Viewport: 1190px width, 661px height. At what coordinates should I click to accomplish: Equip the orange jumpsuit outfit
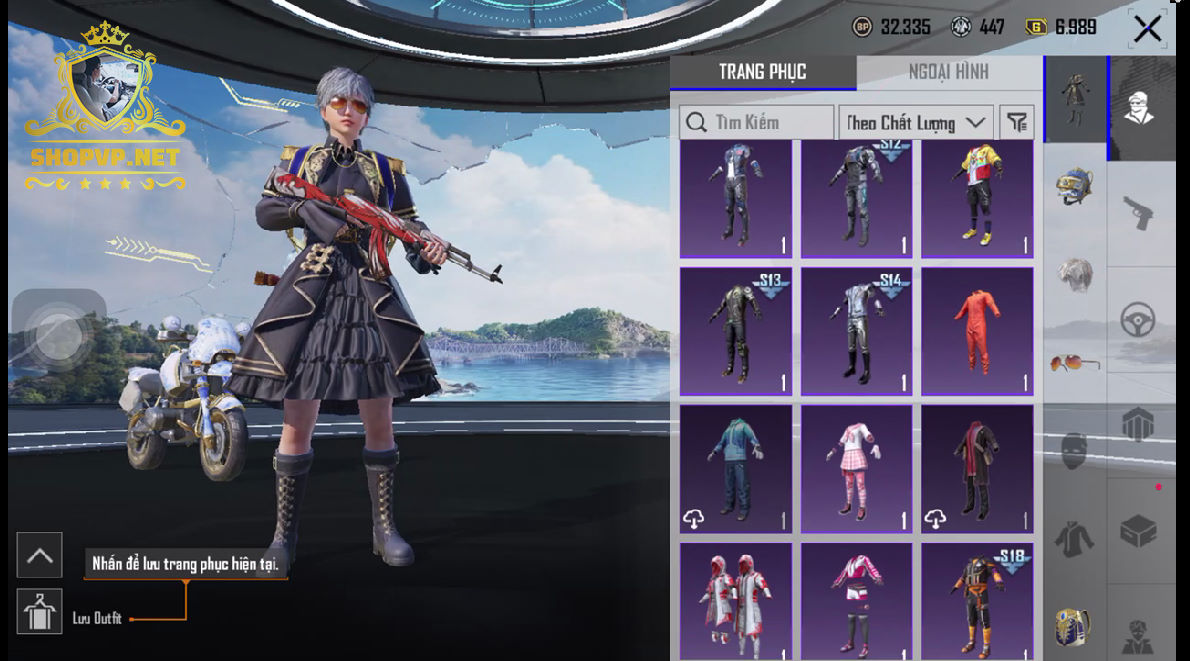(x=977, y=331)
